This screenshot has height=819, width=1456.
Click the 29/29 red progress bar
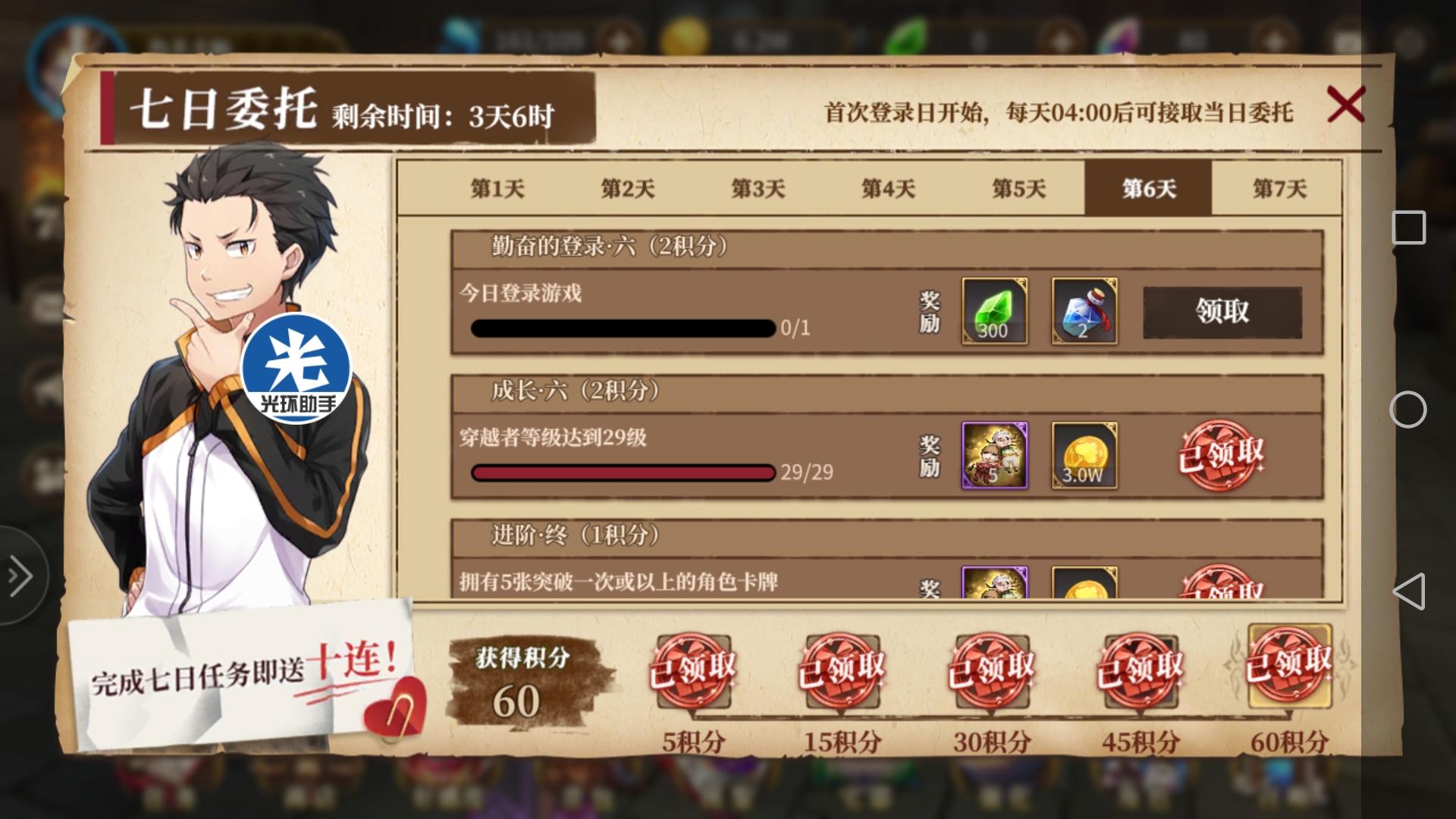pyautogui.click(x=622, y=472)
